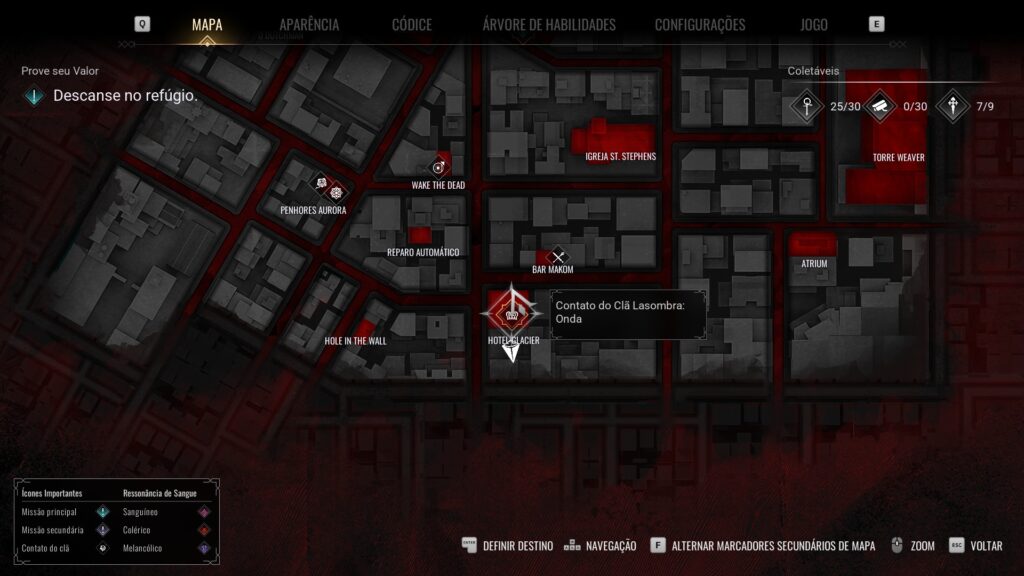Open the Códice tab

coord(411,25)
